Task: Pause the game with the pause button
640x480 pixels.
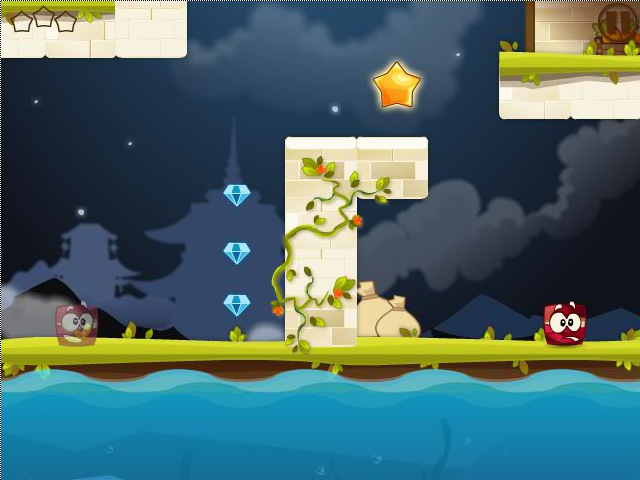Action: (616, 22)
